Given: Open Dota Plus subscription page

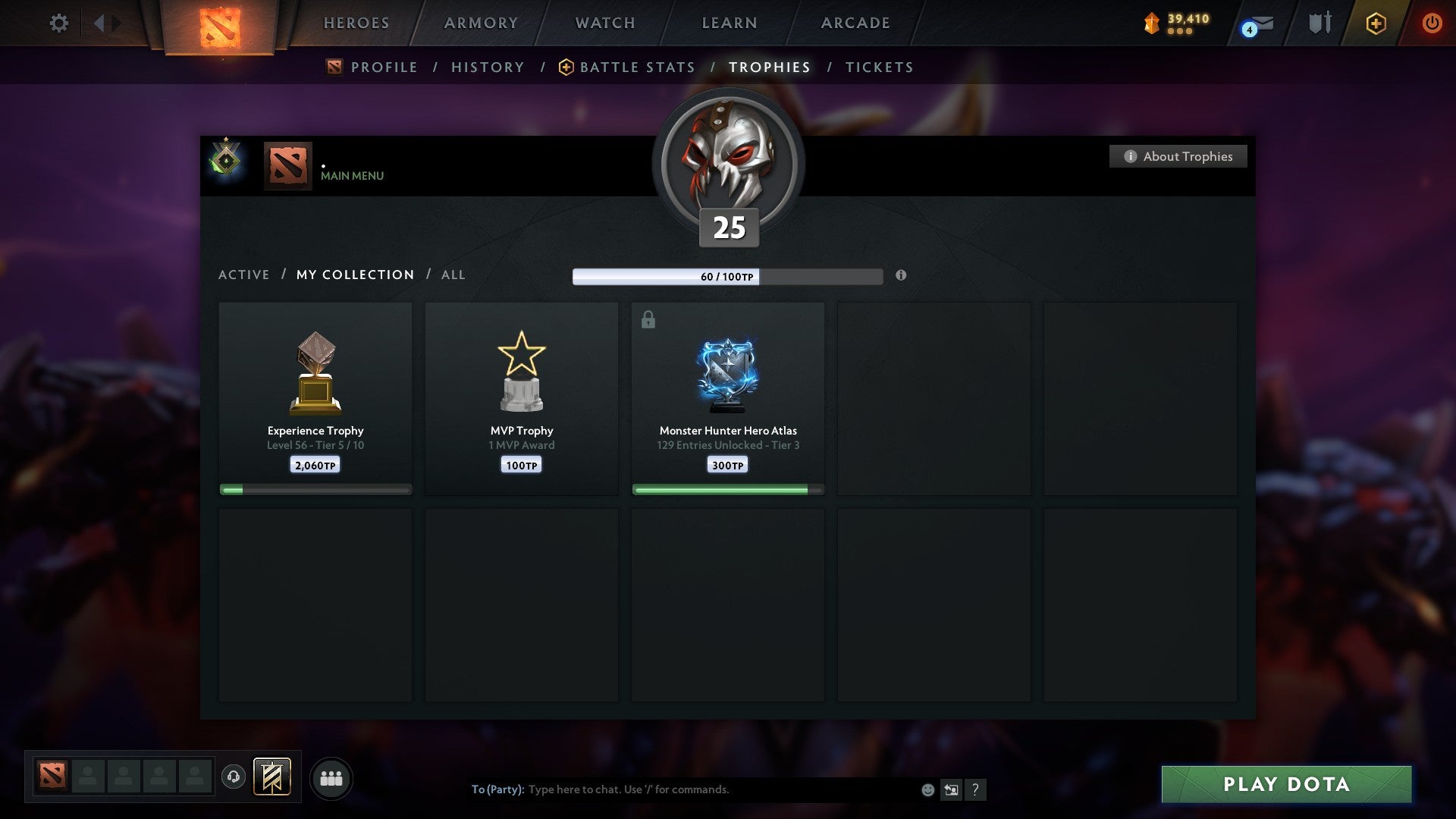Looking at the screenshot, I should pos(1375,23).
